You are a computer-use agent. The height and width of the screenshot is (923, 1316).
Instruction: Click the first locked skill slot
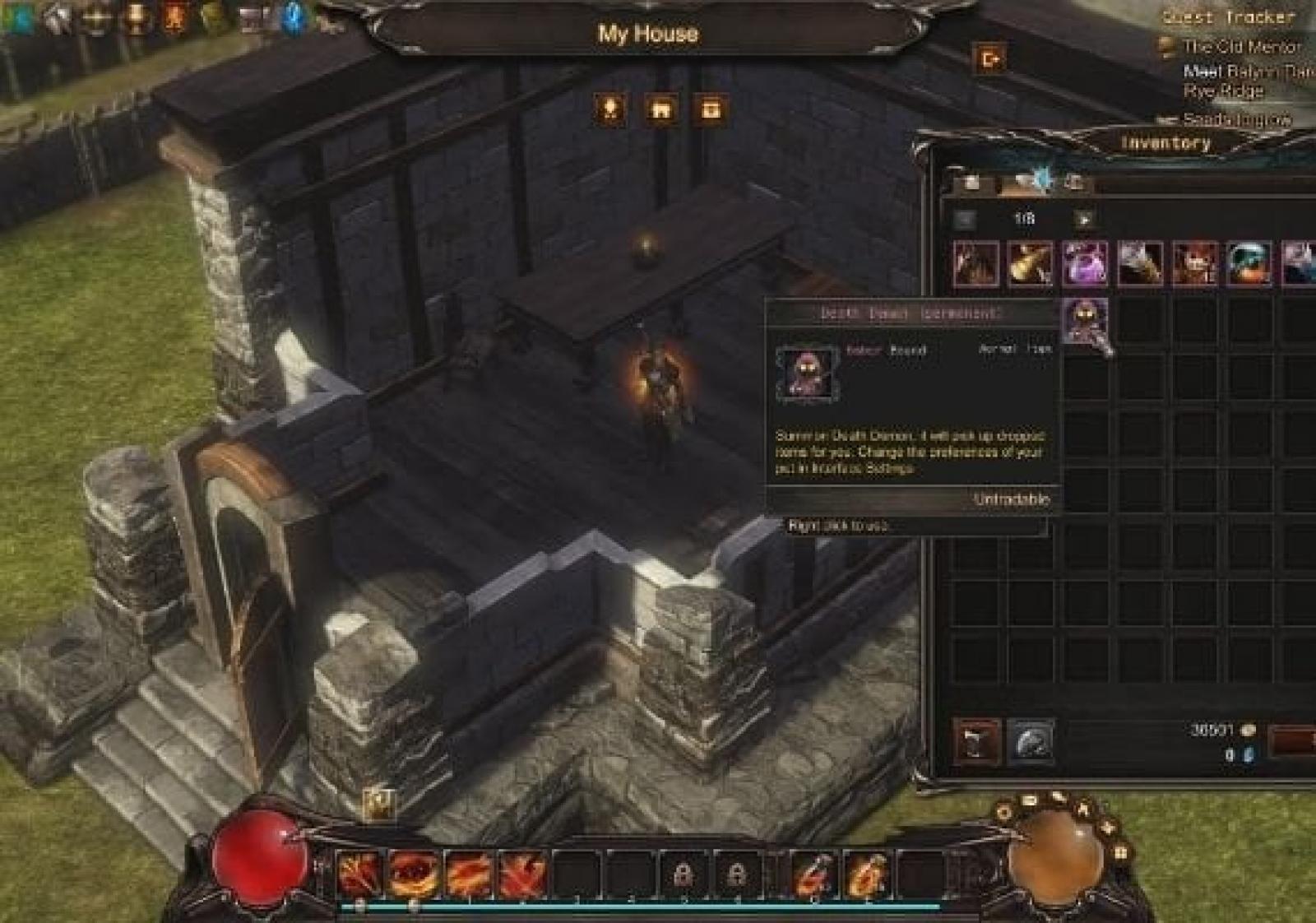point(683,873)
